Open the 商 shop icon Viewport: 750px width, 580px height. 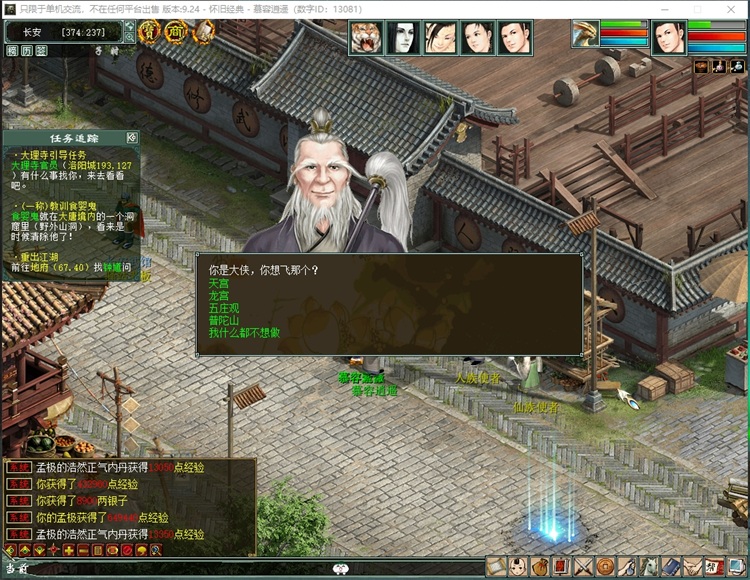click(176, 32)
